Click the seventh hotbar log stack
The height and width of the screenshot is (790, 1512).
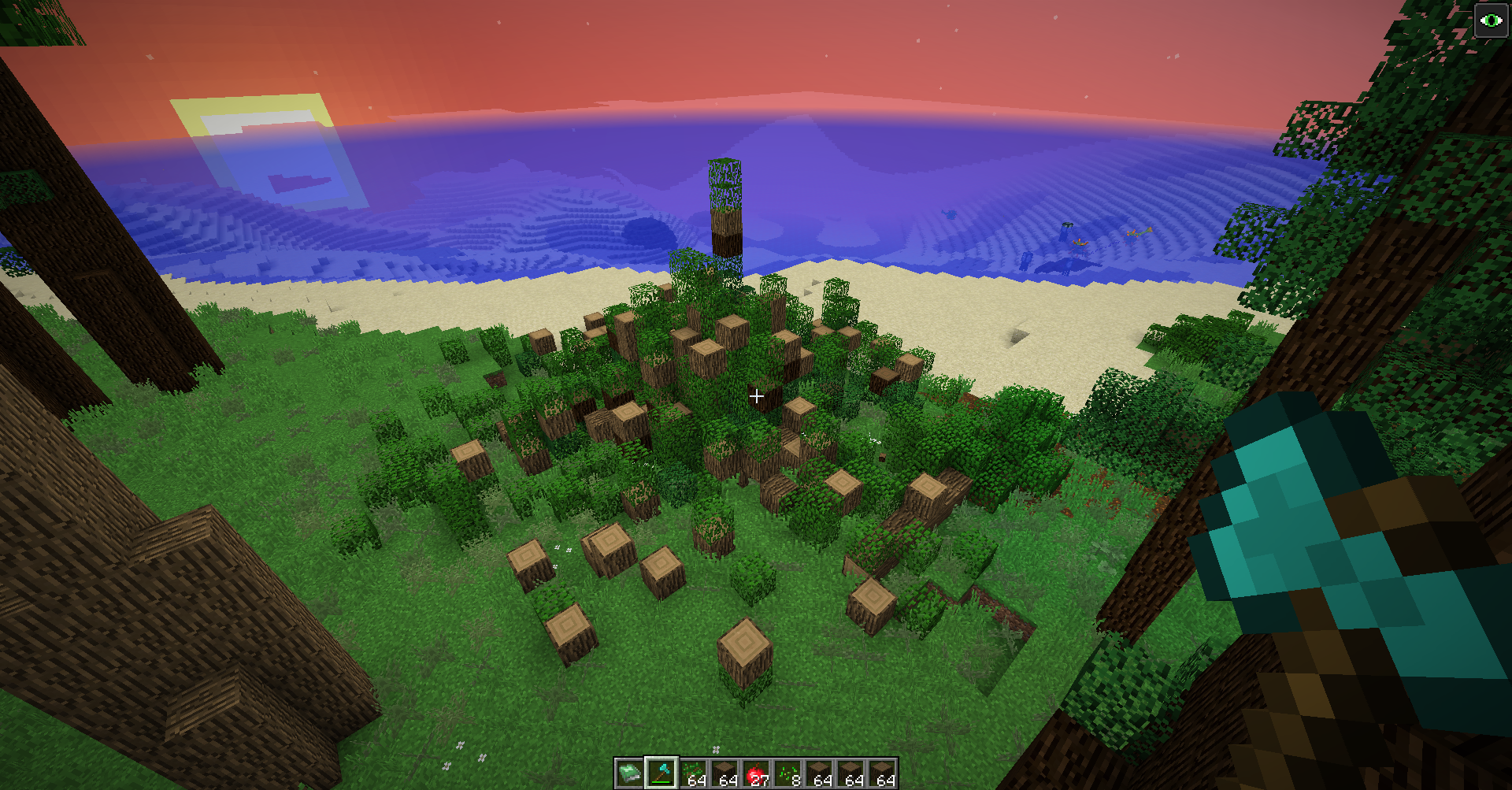click(821, 773)
